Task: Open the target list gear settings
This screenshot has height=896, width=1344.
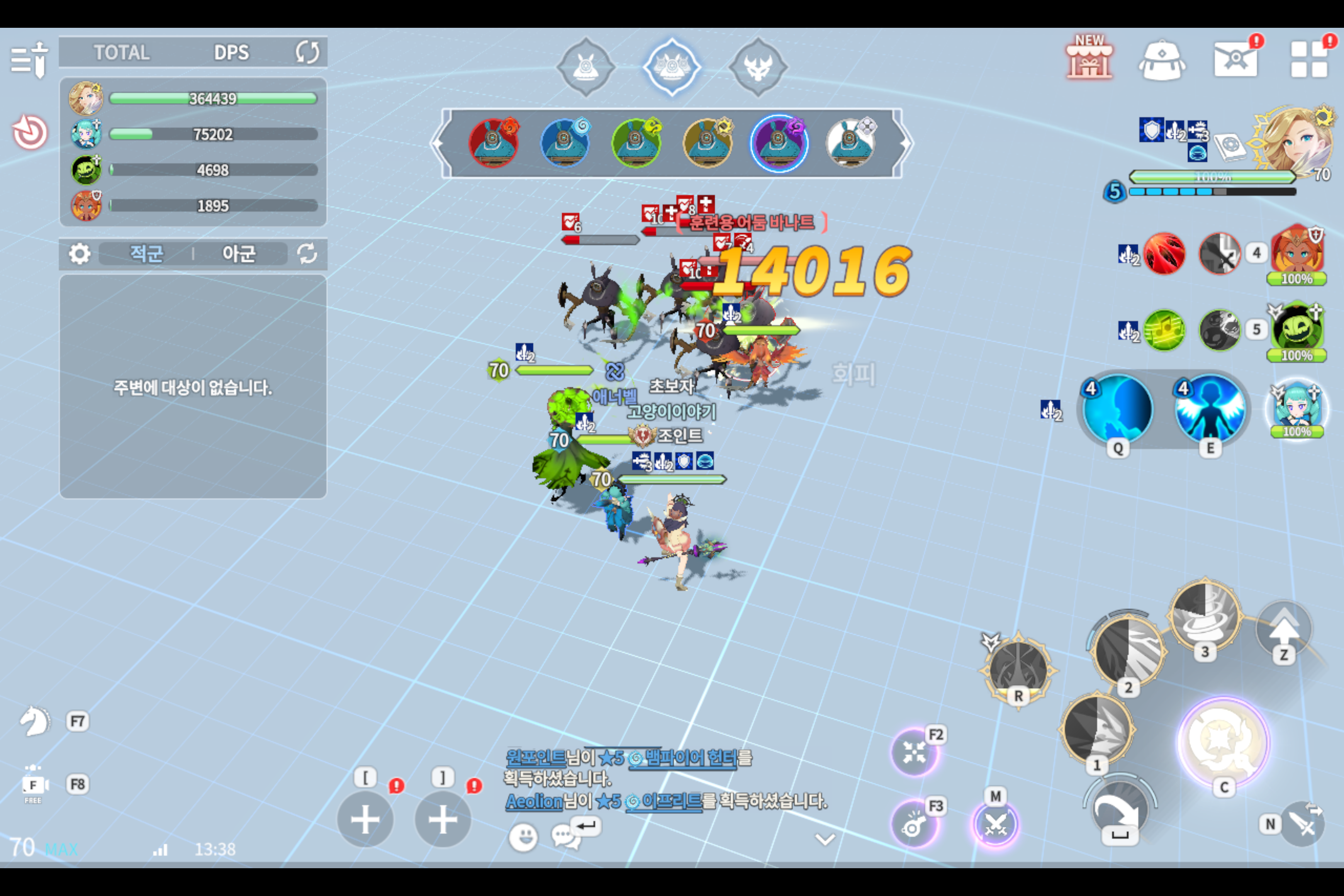Action: (79, 253)
